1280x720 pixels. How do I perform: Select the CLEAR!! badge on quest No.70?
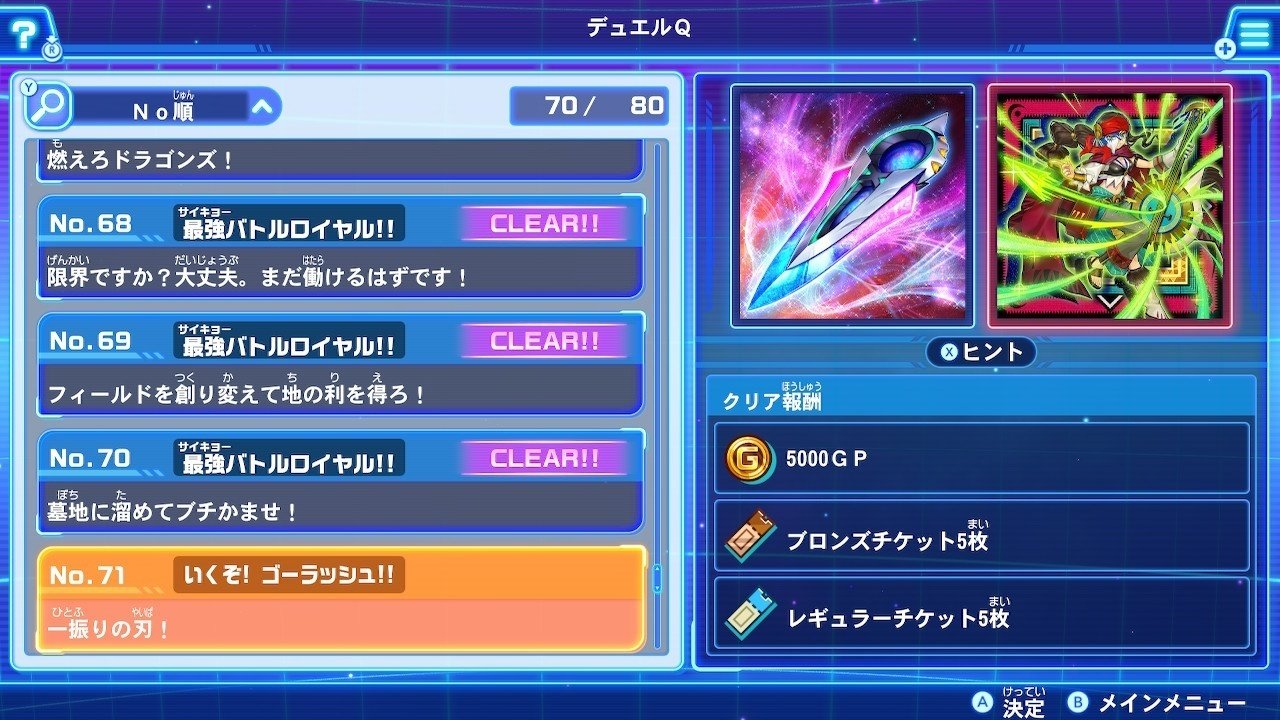coord(544,458)
